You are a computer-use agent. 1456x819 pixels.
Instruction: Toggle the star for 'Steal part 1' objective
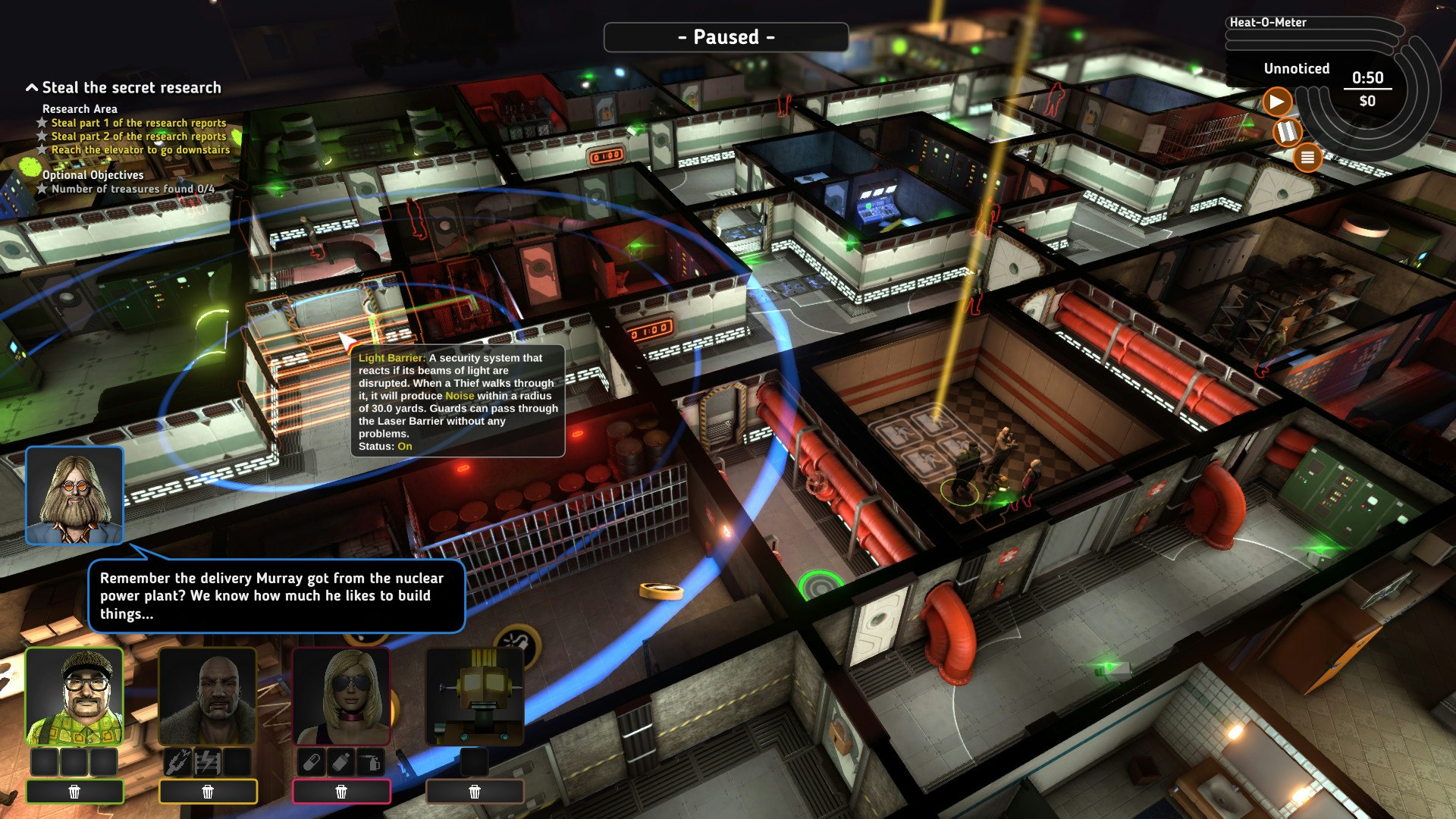pyautogui.click(x=42, y=123)
